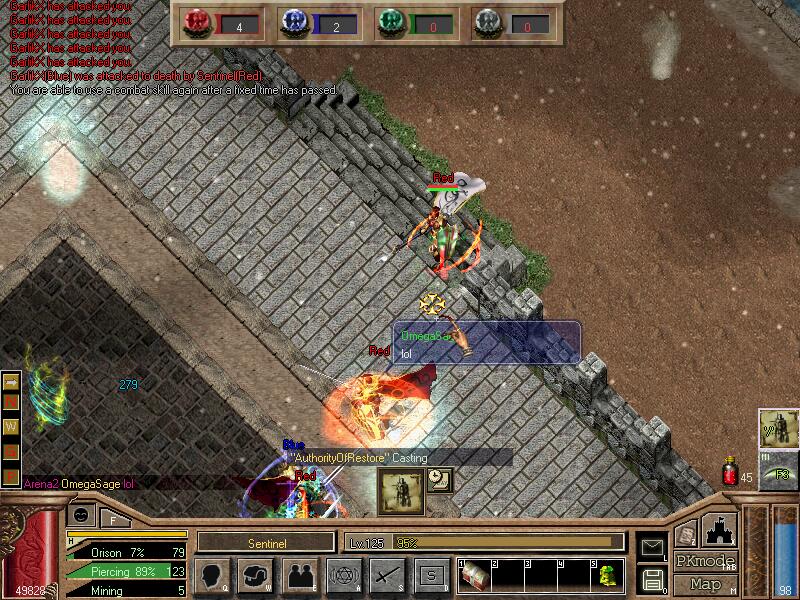Toggle the W chat filter button
The image size is (800, 600).
pyautogui.click(x=12, y=426)
